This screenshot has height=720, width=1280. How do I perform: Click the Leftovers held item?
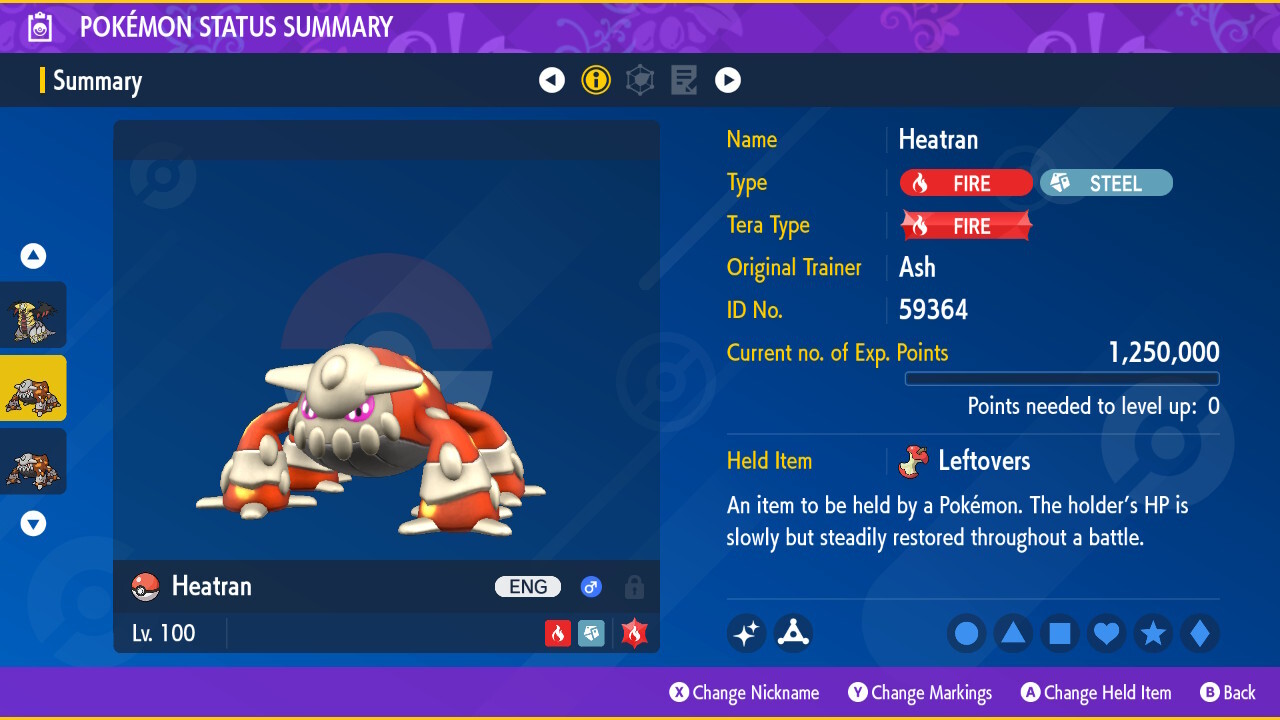point(983,461)
